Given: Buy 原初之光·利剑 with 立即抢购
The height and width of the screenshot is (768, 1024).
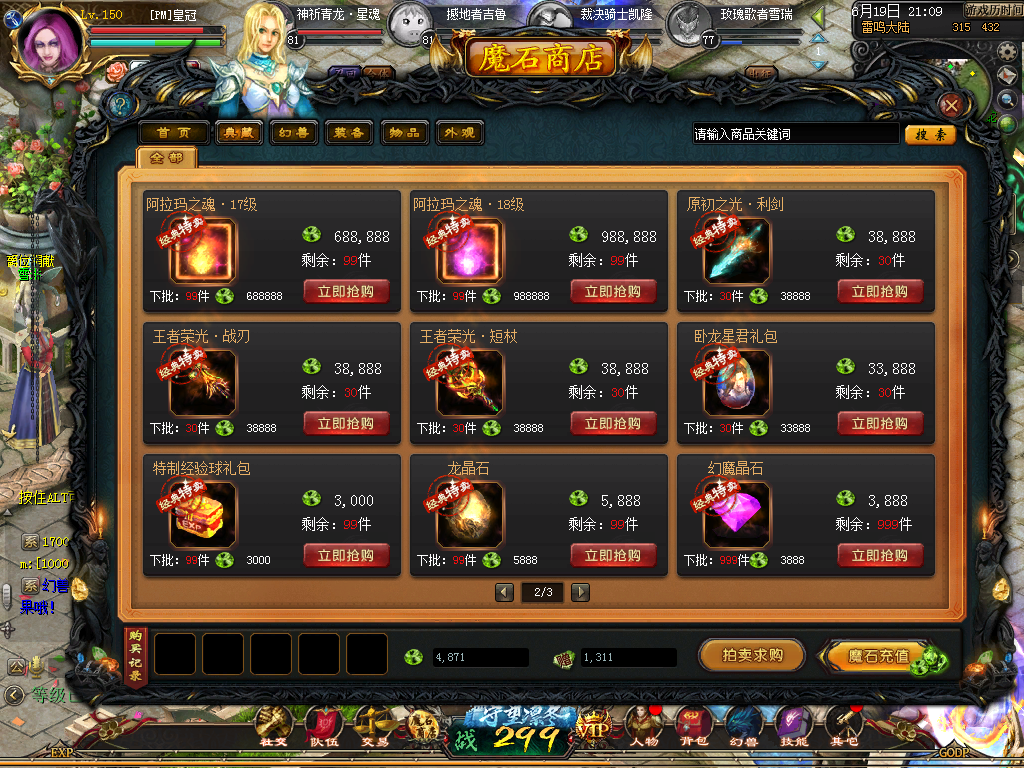Looking at the screenshot, I should pyautogui.click(x=880, y=292).
